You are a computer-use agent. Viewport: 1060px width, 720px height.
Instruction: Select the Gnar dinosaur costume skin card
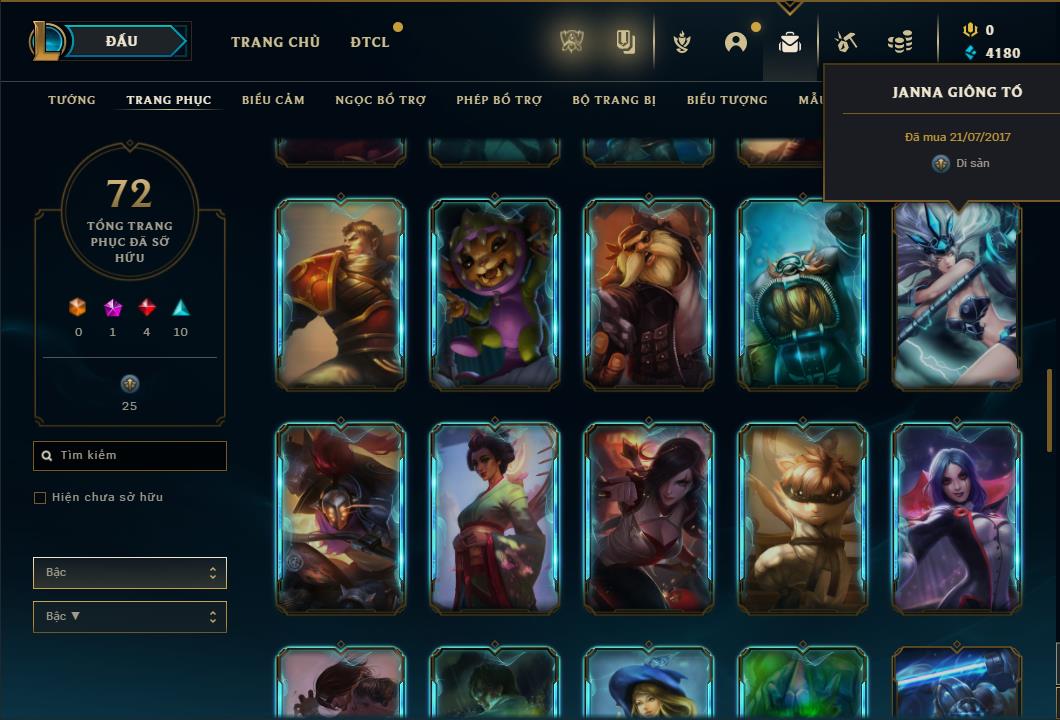495,295
